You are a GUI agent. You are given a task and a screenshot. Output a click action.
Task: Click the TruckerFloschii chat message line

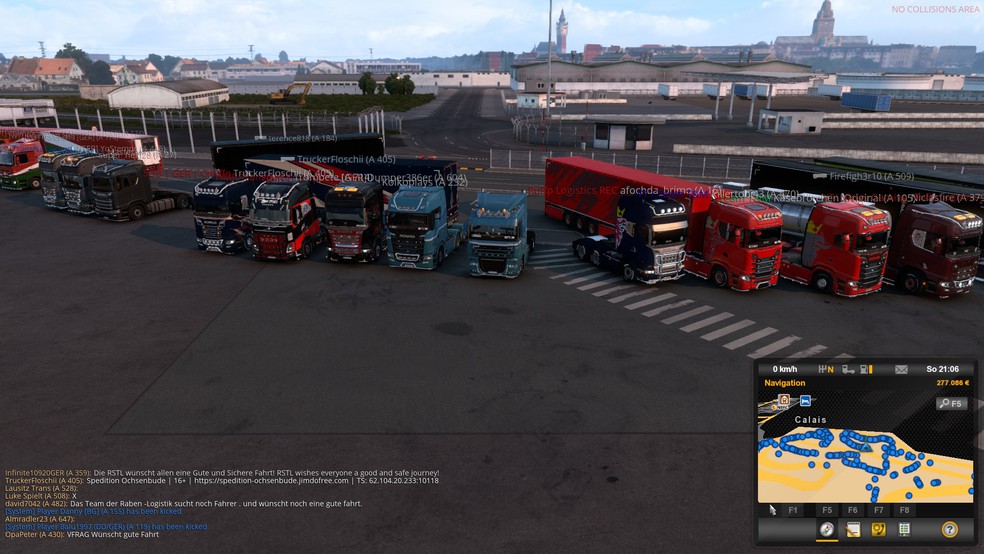pos(222,481)
